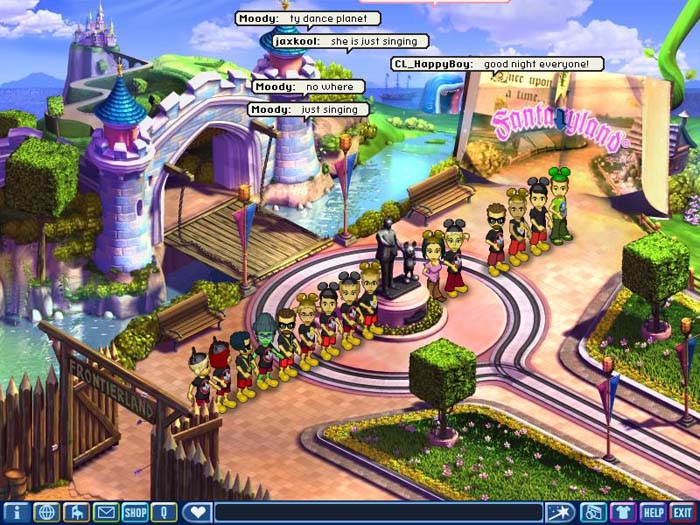This screenshot has width=700, height=525.
Task: Focus the chat text input bar
Action: (380, 512)
